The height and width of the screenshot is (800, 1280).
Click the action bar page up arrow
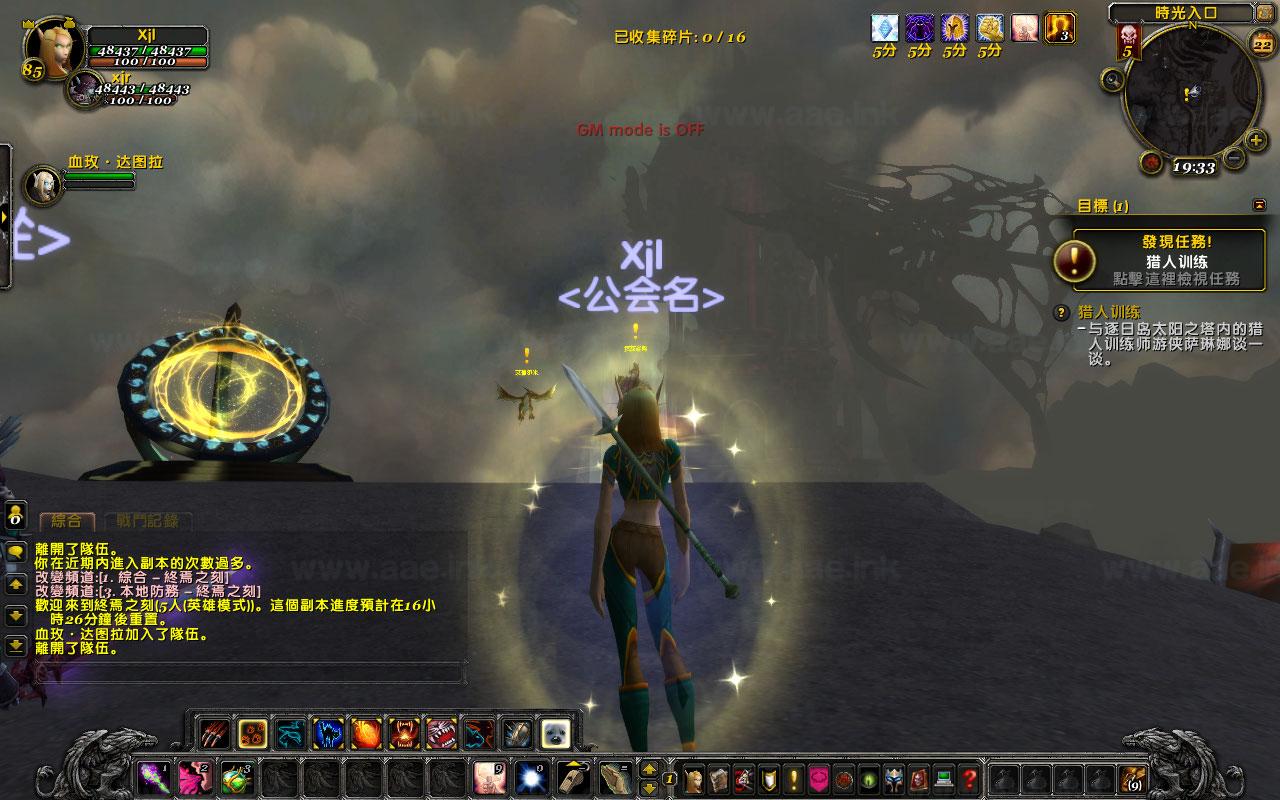pyautogui.click(x=649, y=769)
